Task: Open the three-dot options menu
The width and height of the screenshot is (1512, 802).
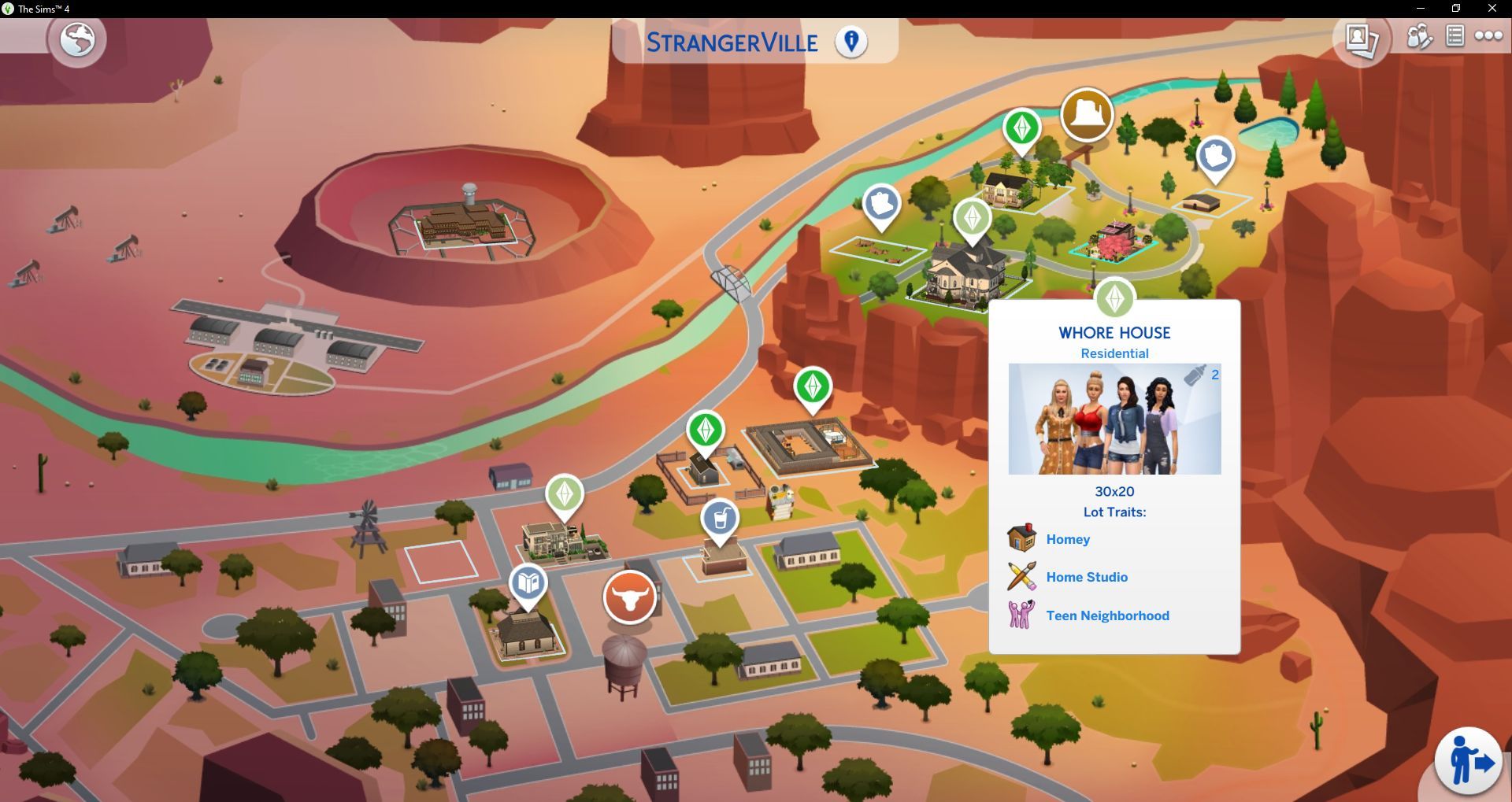Action: (1488, 36)
